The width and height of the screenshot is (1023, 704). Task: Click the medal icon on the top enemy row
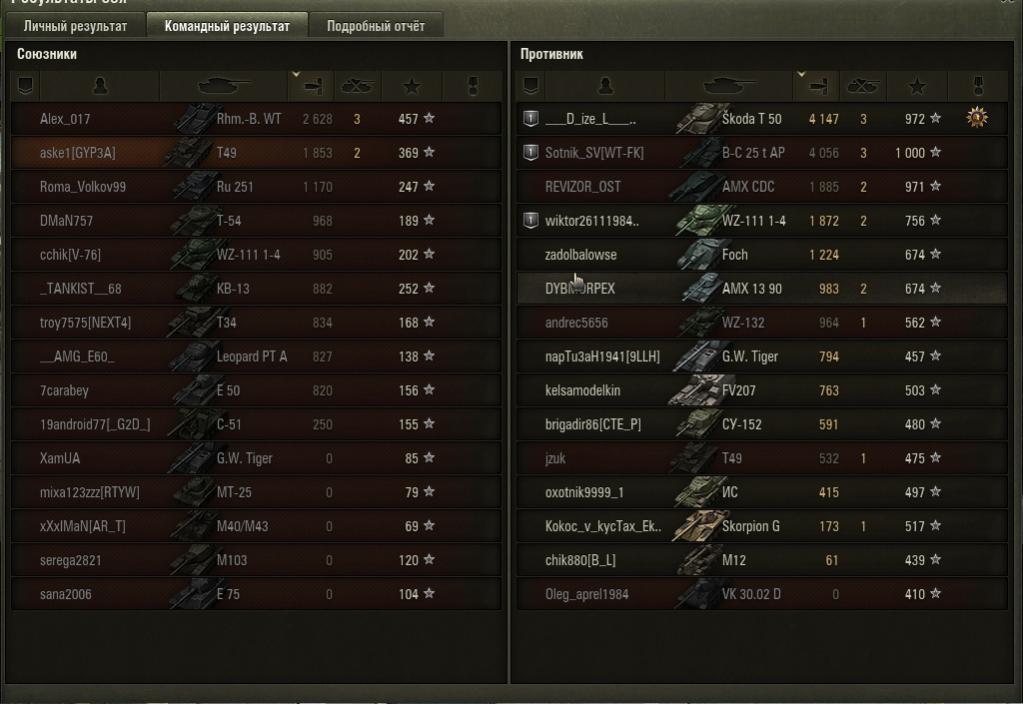tap(977, 119)
